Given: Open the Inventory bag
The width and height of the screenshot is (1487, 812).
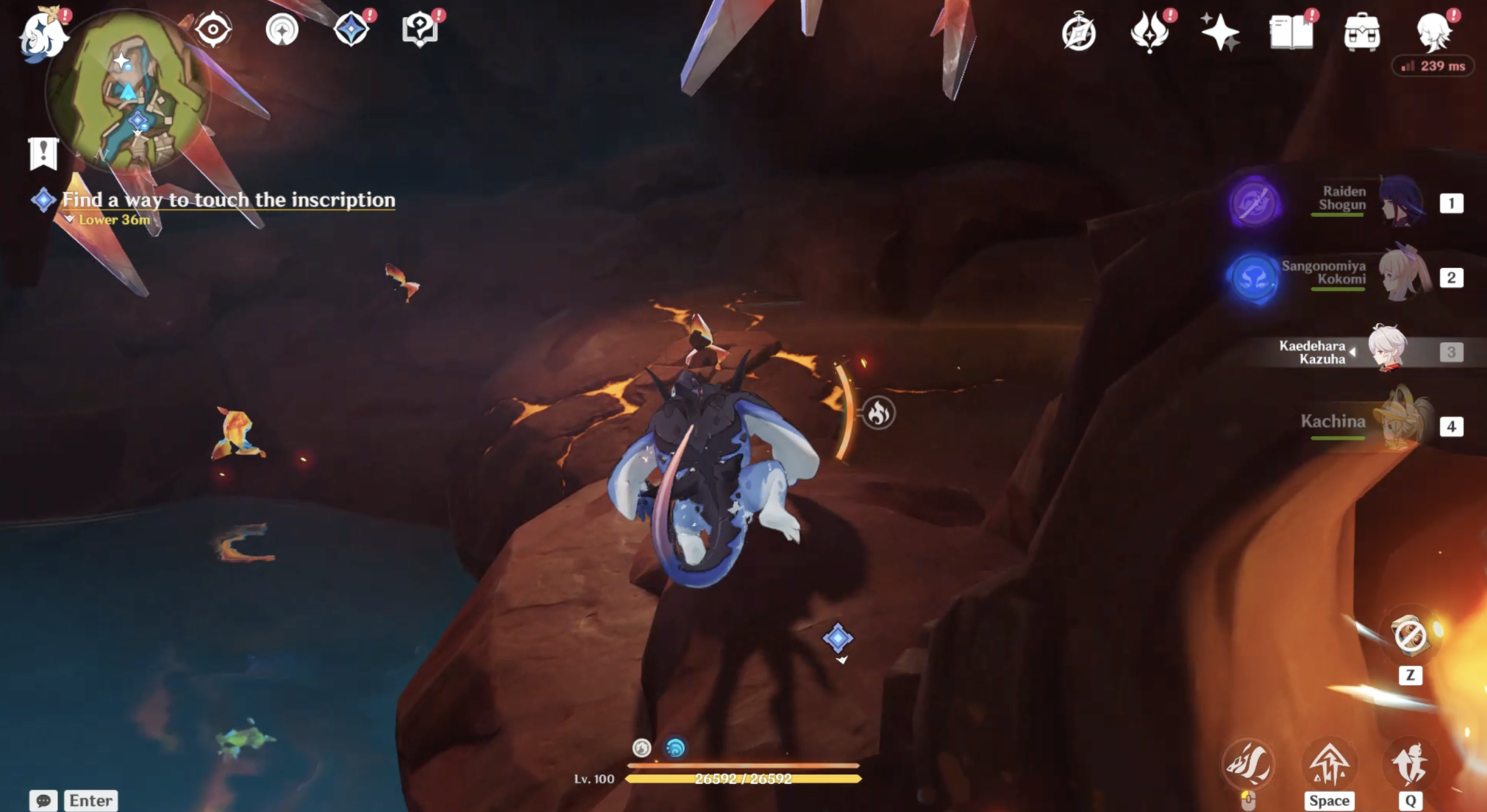Looking at the screenshot, I should coord(1362,31).
